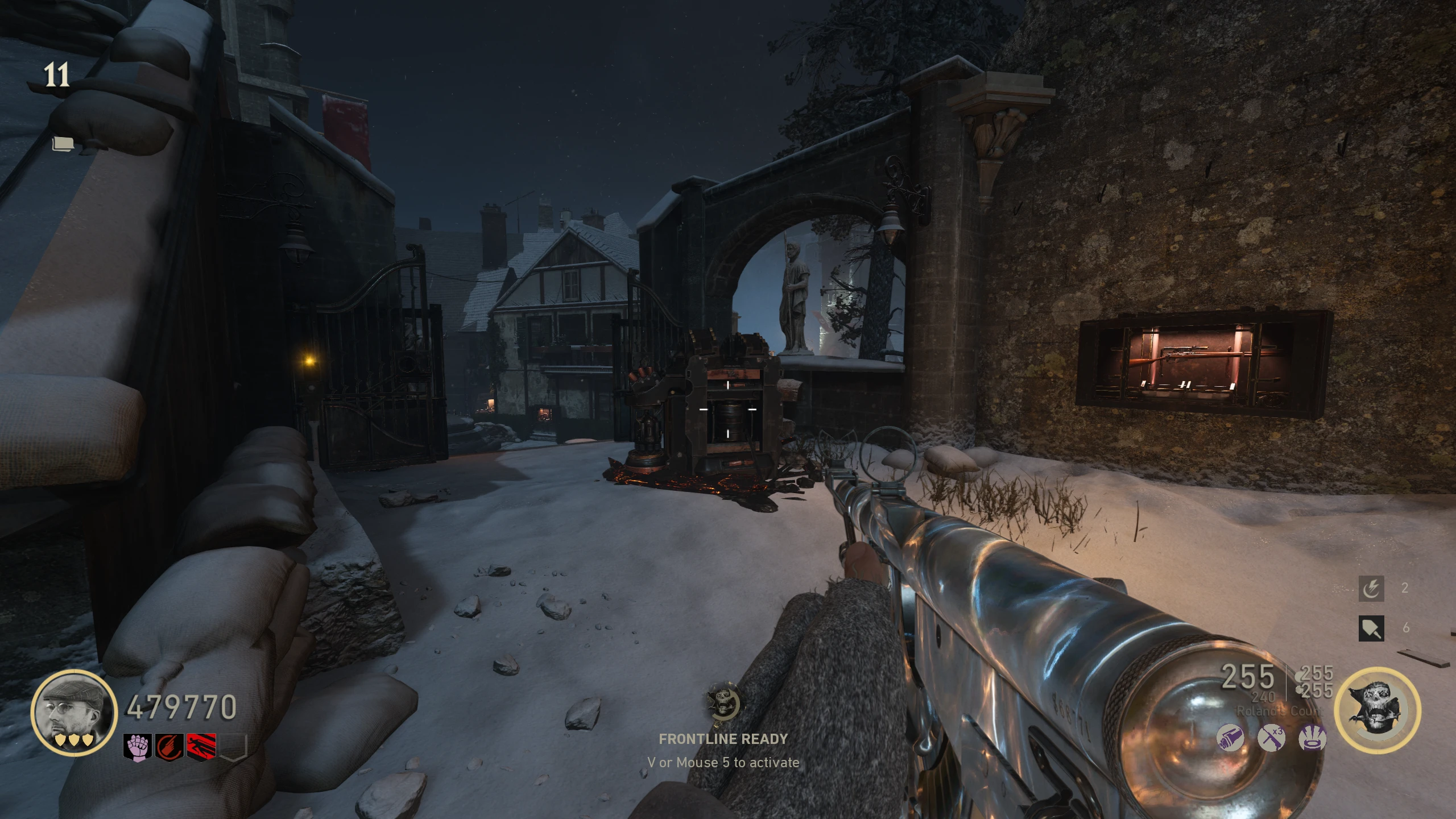This screenshot has width=1456, height=819.
Task: Click the purple shockwave ring mod icon
Action: pyautogui.click(x=1313, y=738)
